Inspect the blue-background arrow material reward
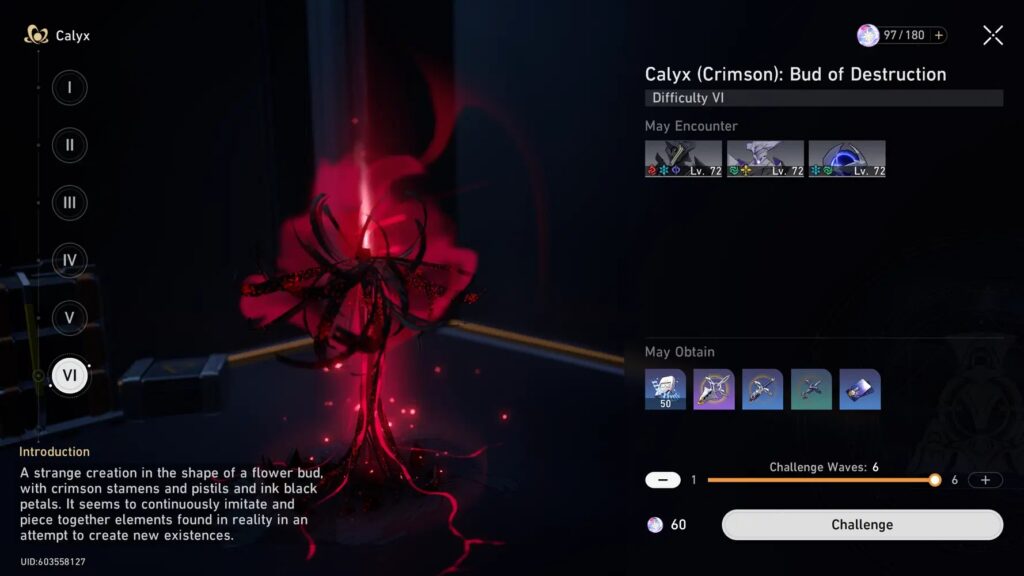 click(x=762, y=389)
